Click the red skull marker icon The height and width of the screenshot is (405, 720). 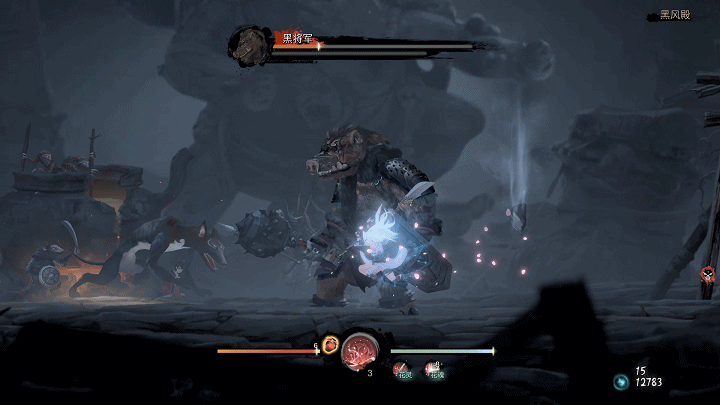tap(708, 274)
